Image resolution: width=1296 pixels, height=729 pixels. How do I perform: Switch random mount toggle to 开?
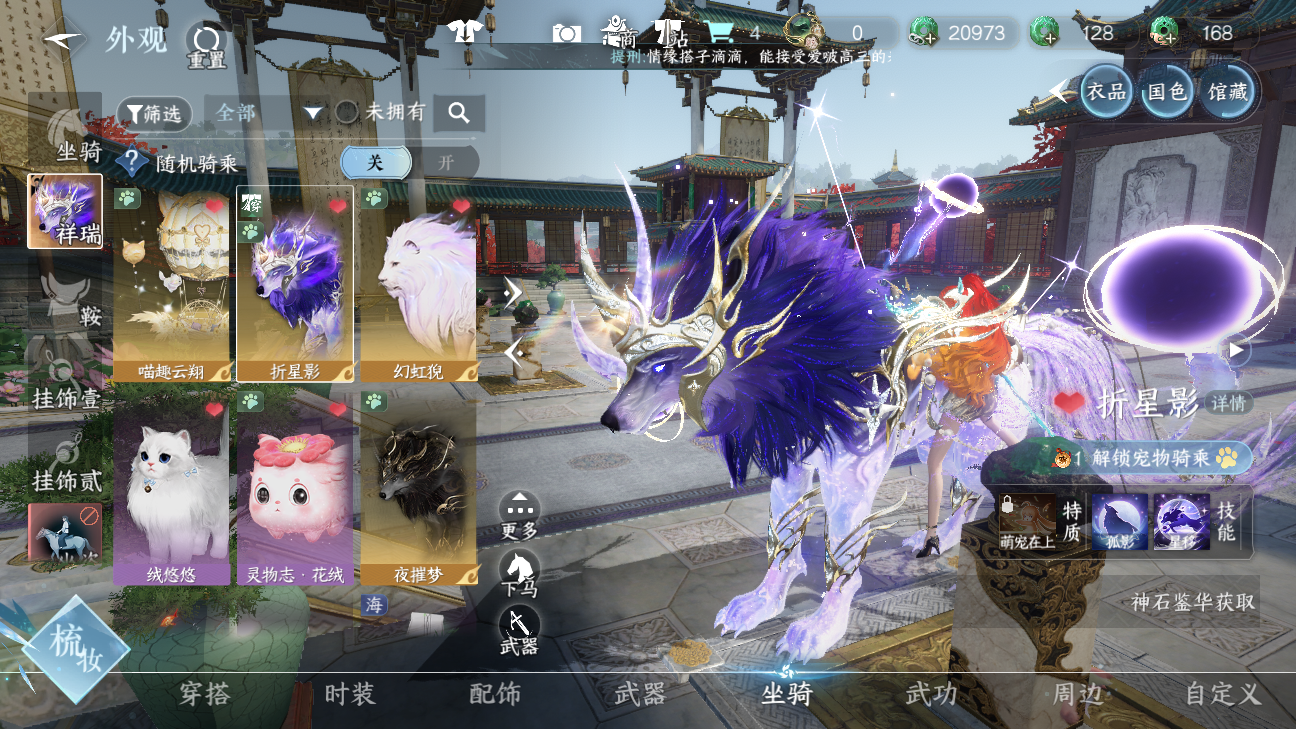446,162
